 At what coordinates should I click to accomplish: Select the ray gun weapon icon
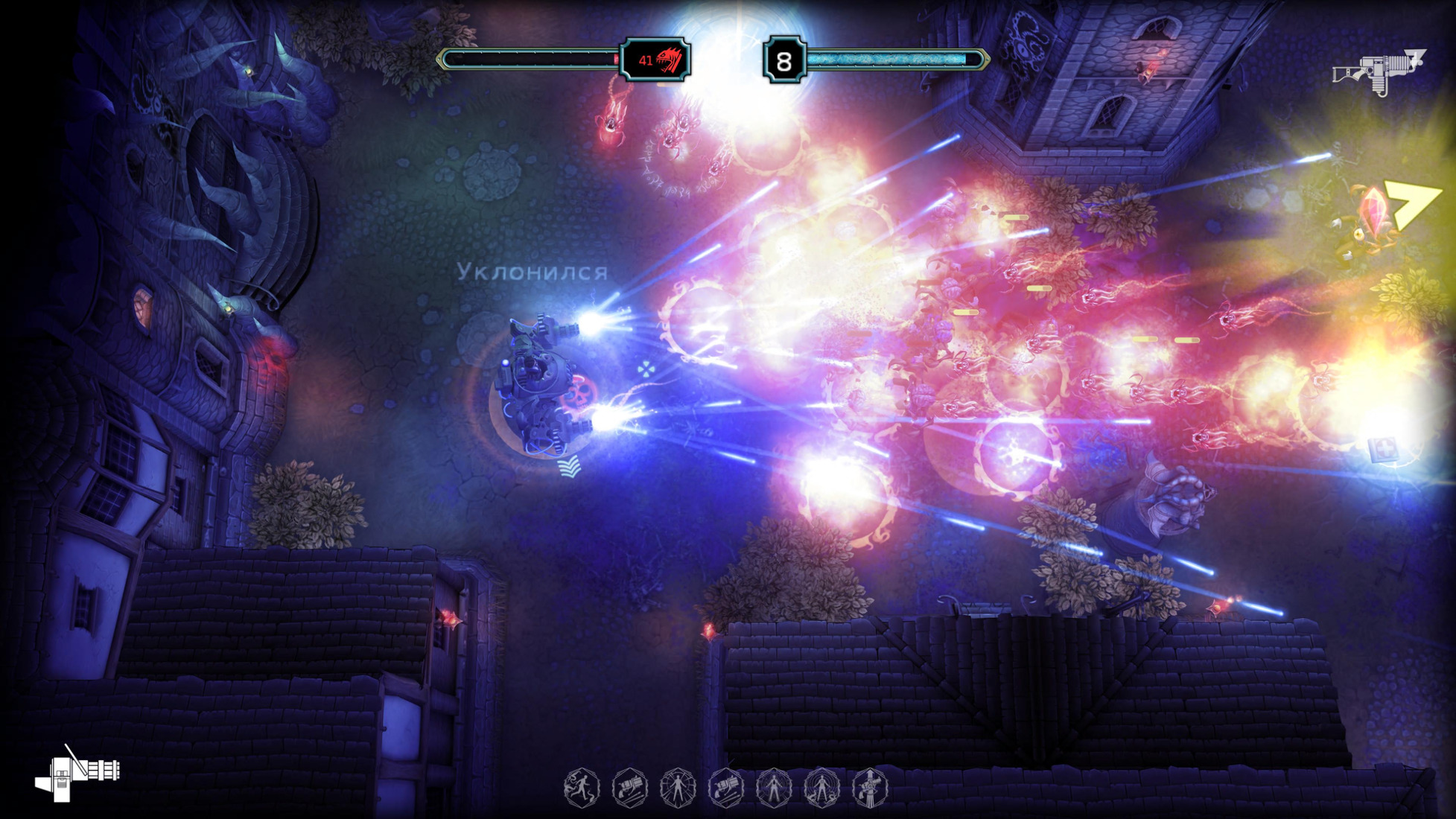click(1378, 71)
